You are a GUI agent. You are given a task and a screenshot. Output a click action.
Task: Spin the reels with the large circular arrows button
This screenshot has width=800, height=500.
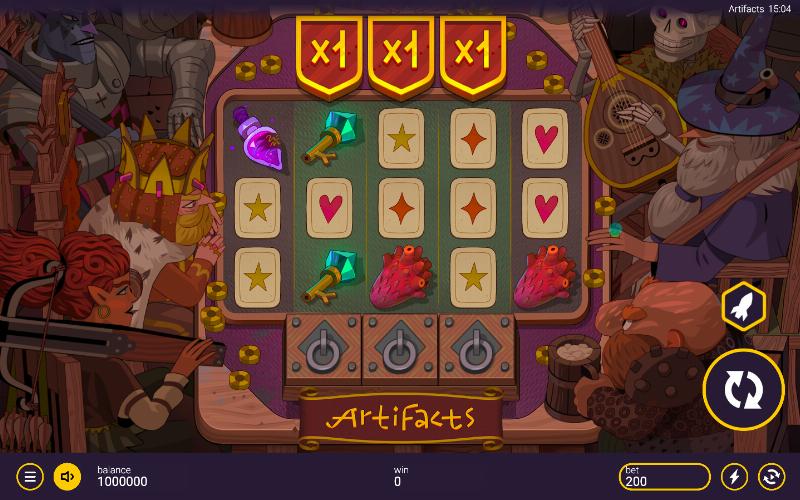(x=743, y=389)
